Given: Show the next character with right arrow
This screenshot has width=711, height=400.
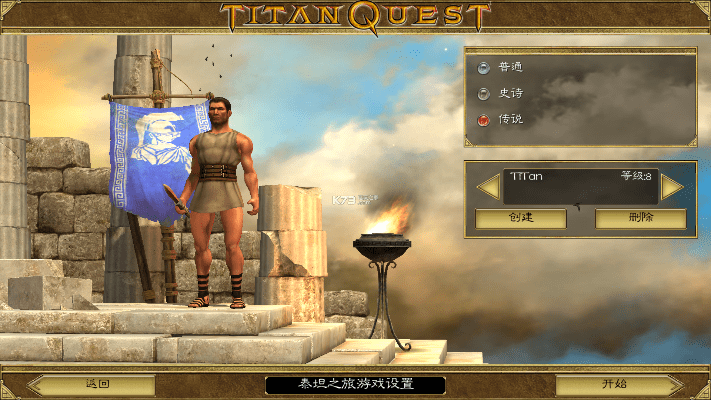Looking at the screenshot, I should pyautogui.click(x=671, y=187).
